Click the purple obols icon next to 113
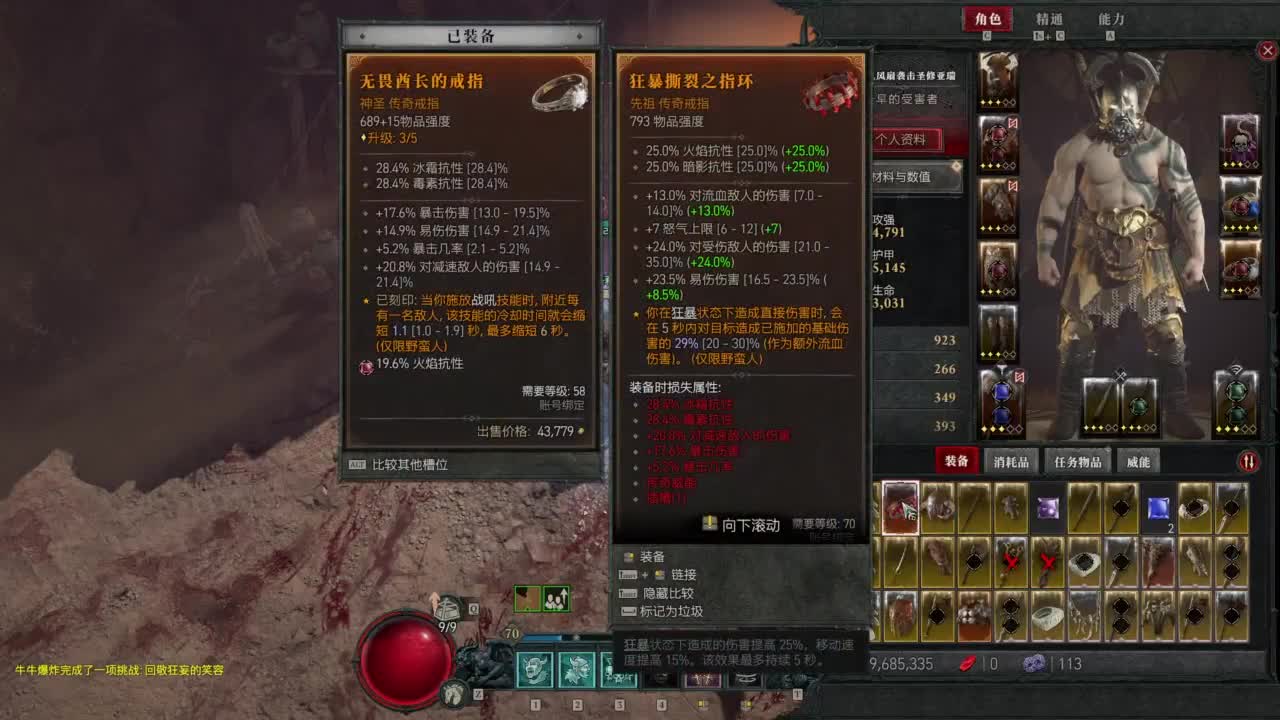 point(1035,665)
